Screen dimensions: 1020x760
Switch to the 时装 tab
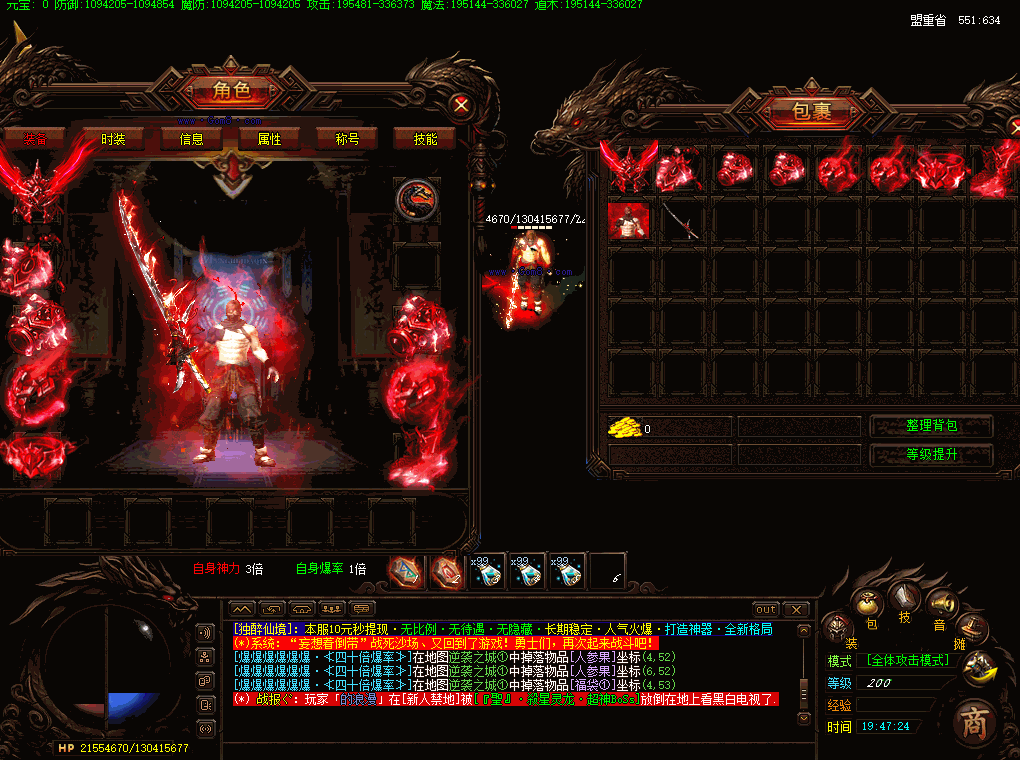(113, 139)
